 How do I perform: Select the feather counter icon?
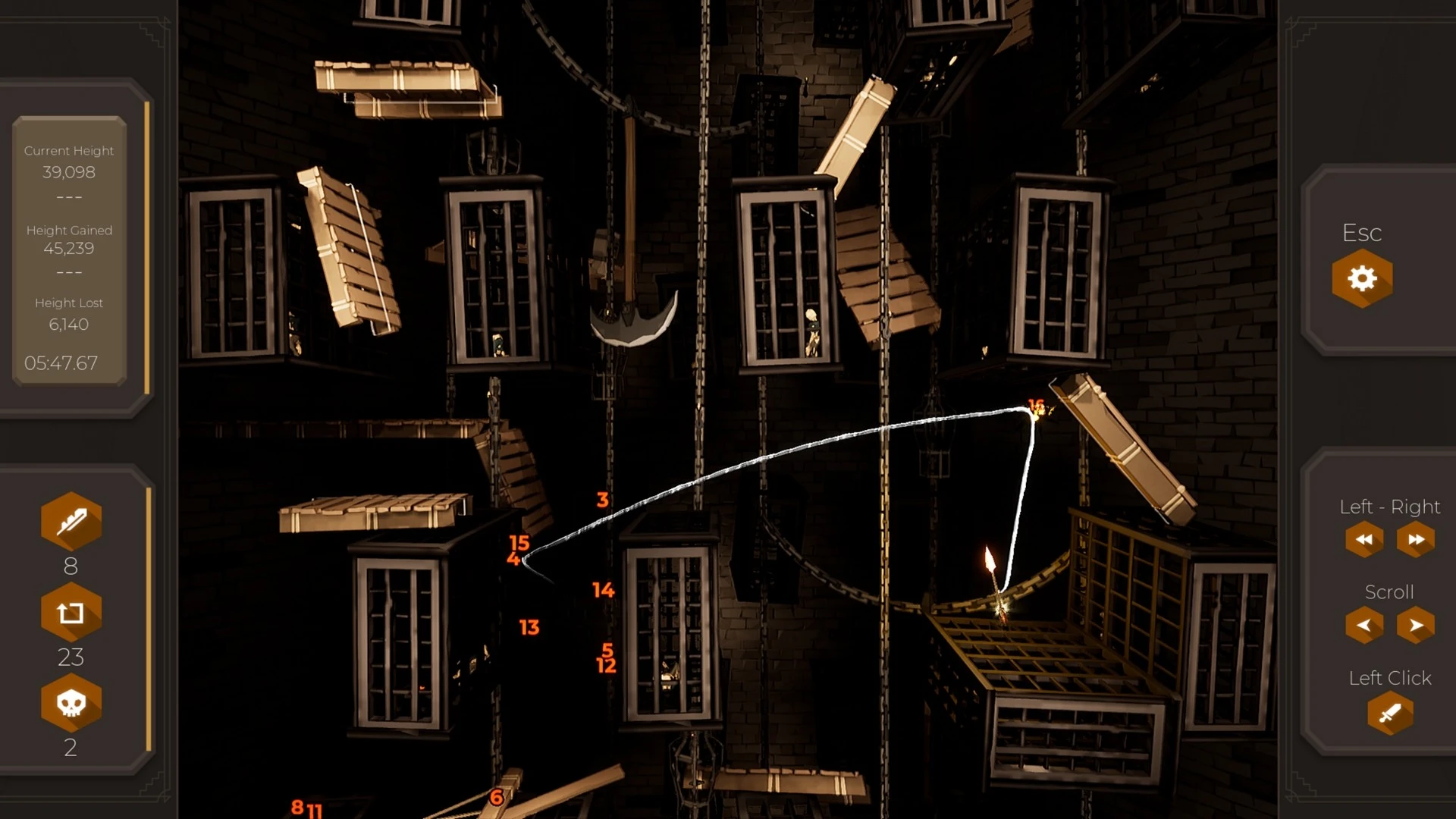tap(71, 520)
